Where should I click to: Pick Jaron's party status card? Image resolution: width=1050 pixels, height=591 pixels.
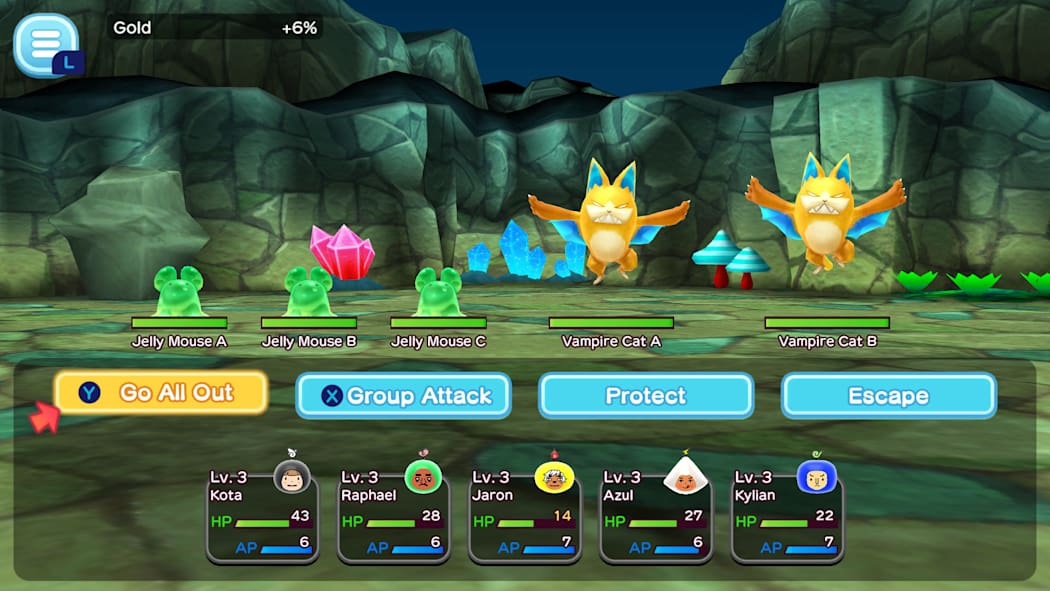524,515
